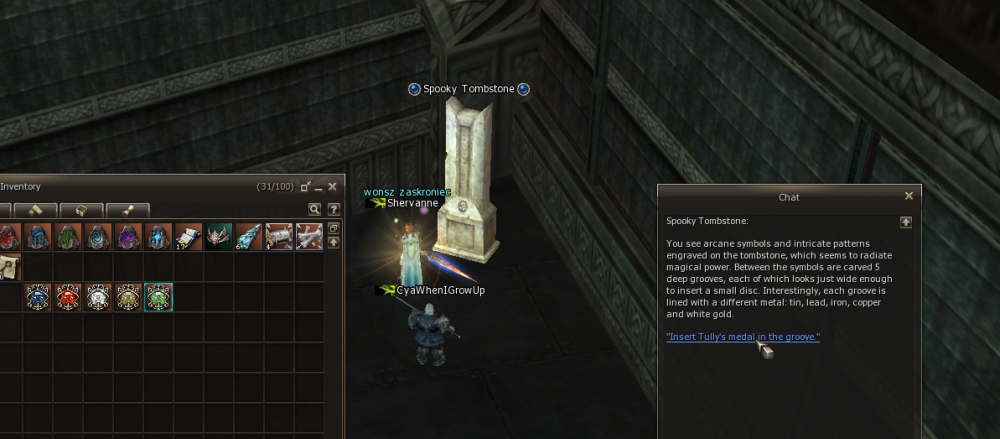Toggle the Inventory window's pop-out size button
The image size is (1000, 439).
click(x=305, y=186)
